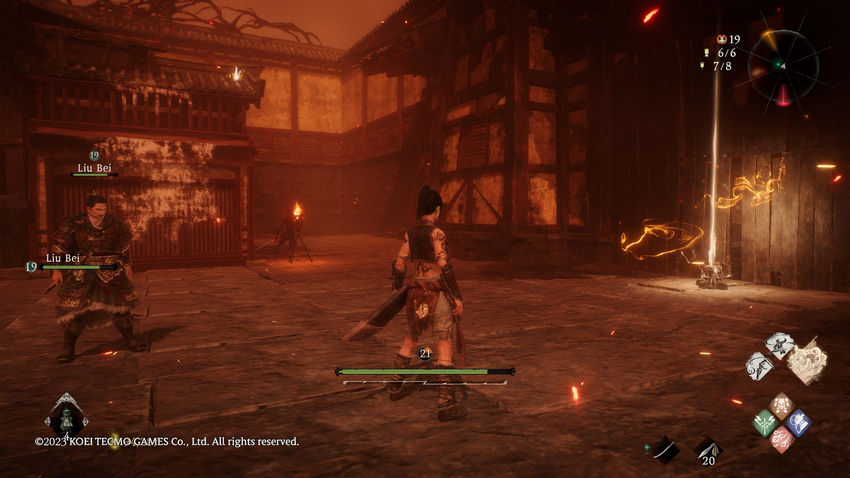This screenshot has width=850, height=478.
Task: Activate the green lightning spell icon
Action: [x=764, y=422]
